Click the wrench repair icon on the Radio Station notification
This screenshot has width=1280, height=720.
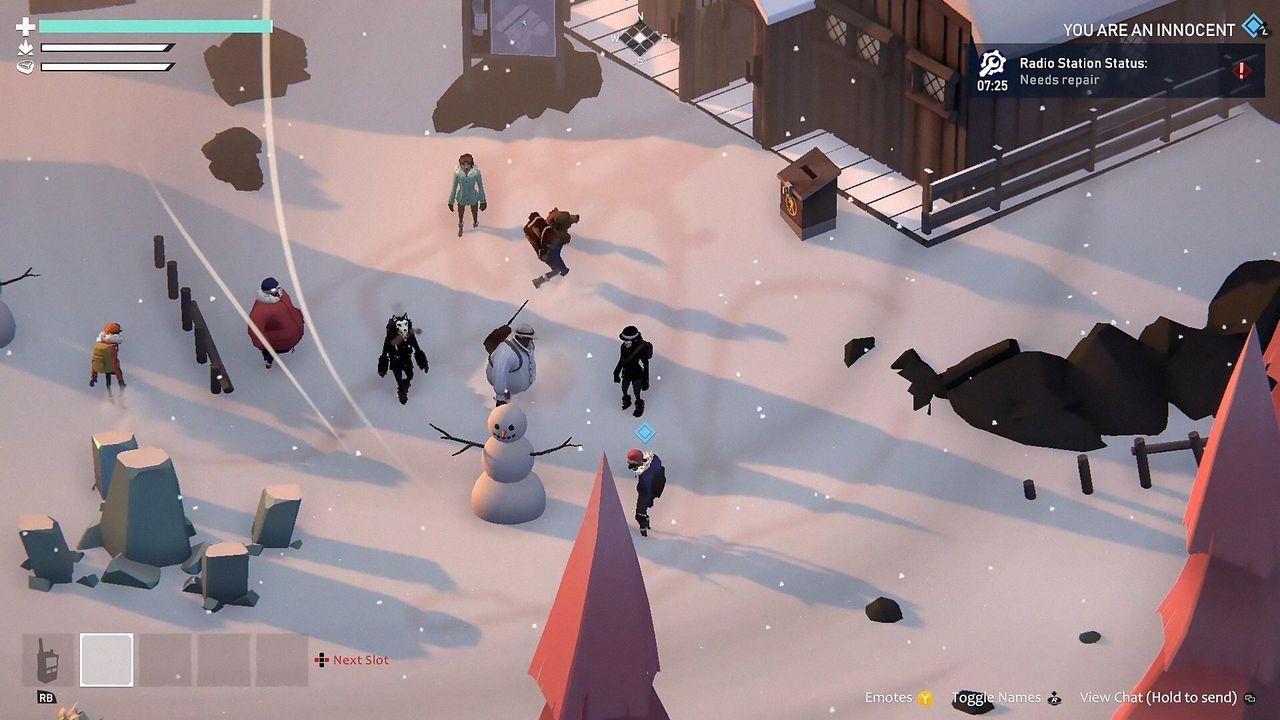click(x=992, y=60)
